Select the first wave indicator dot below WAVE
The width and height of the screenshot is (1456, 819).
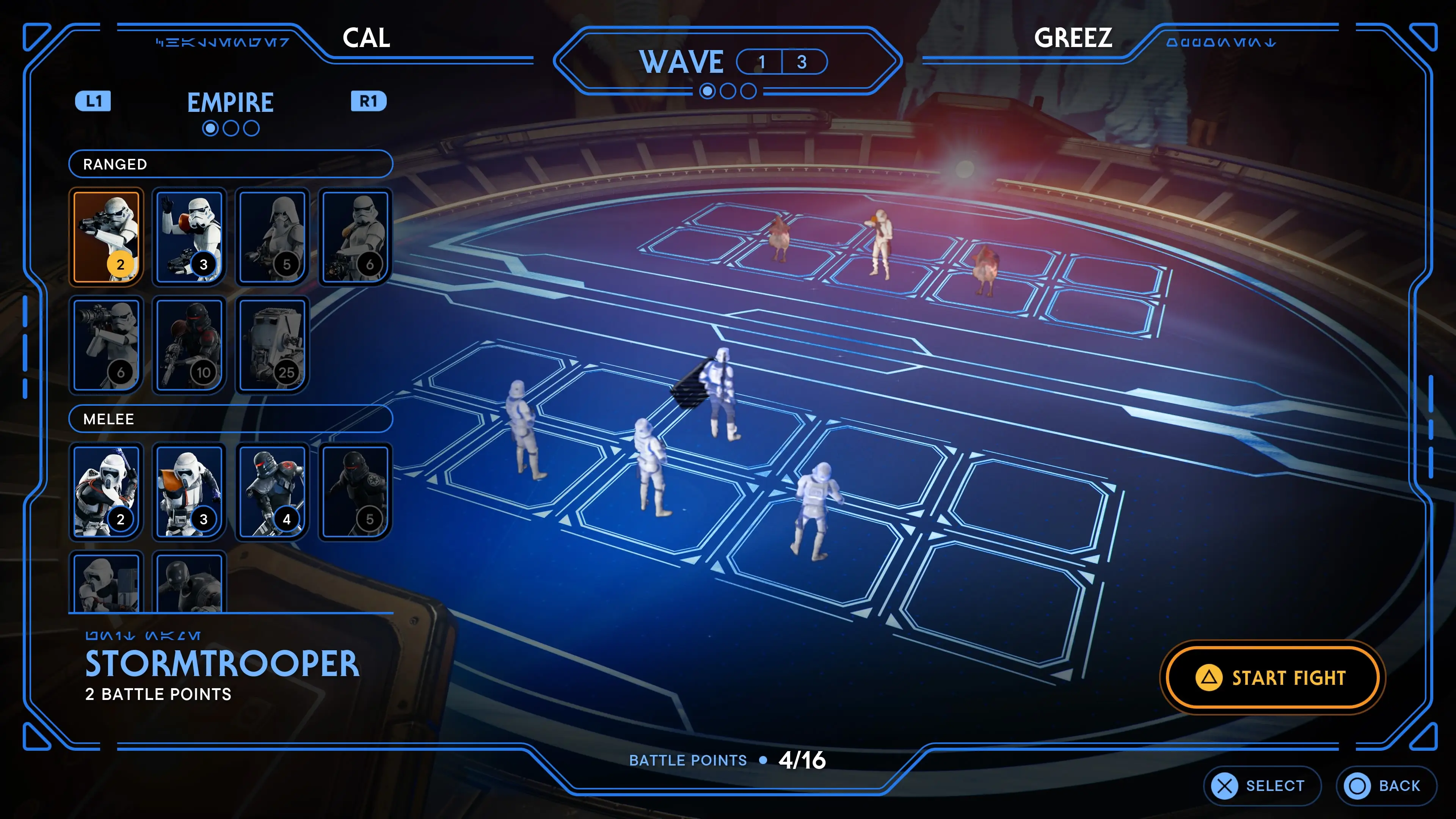[x=707, y=91]
